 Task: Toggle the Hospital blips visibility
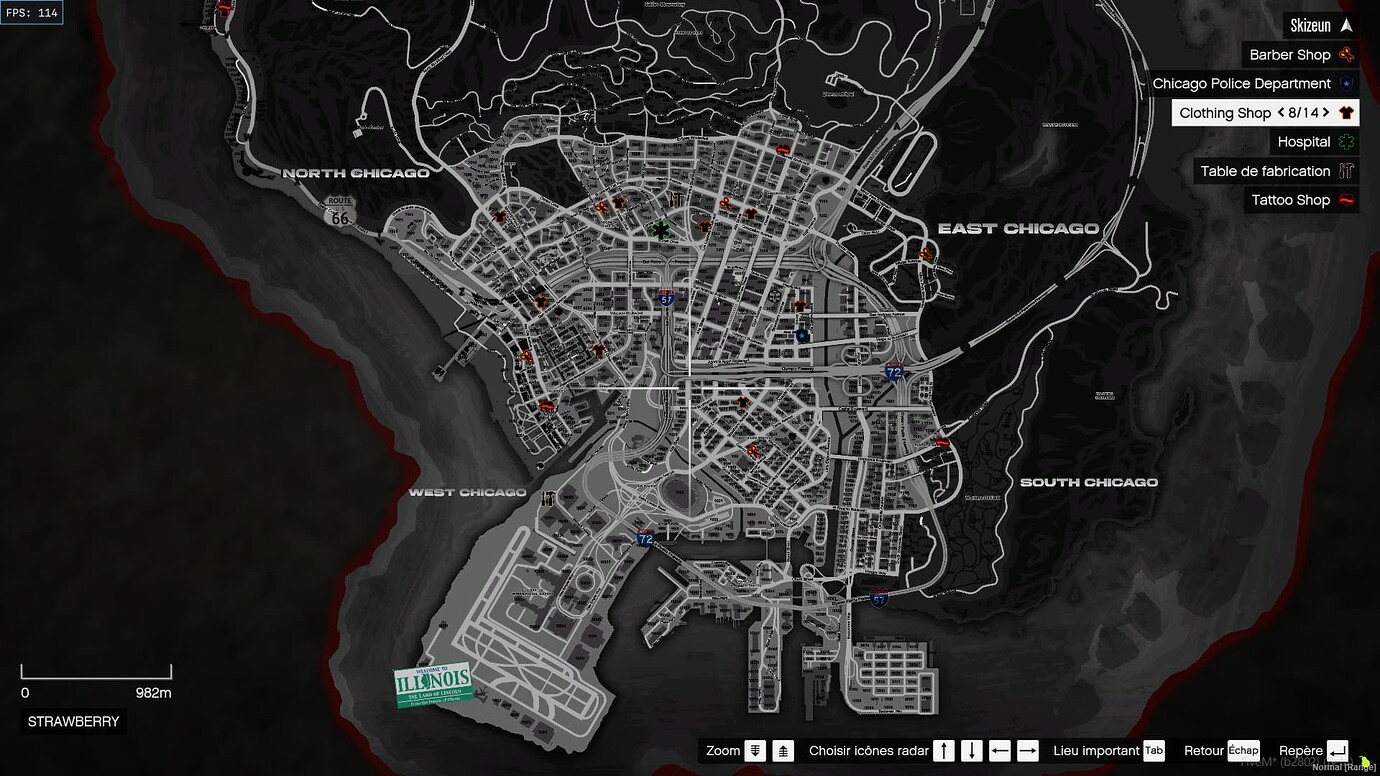coord(1305,141)
